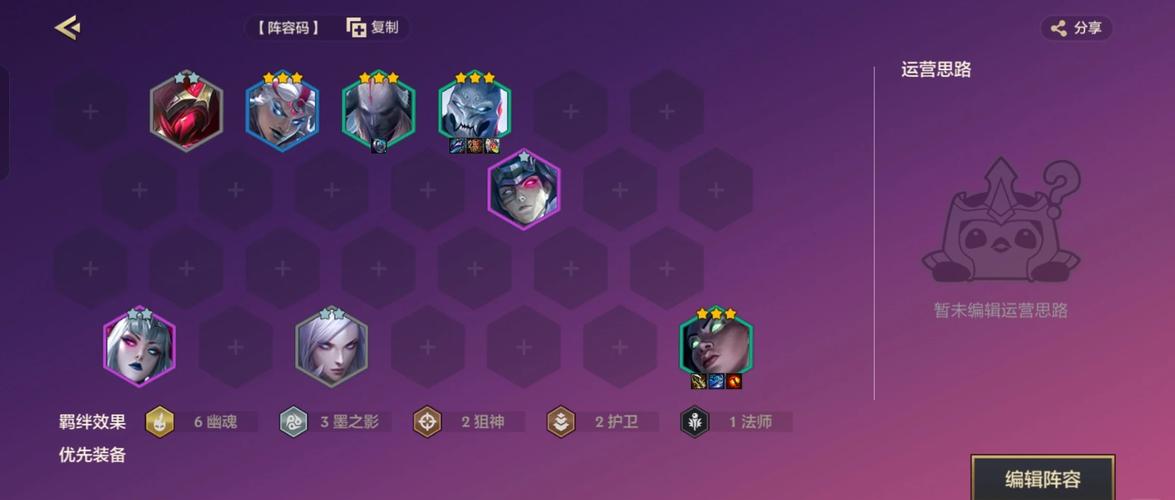Show the 2 狙神 trait details
This screenshot has width=1175, height=500.
coord(469,422)
